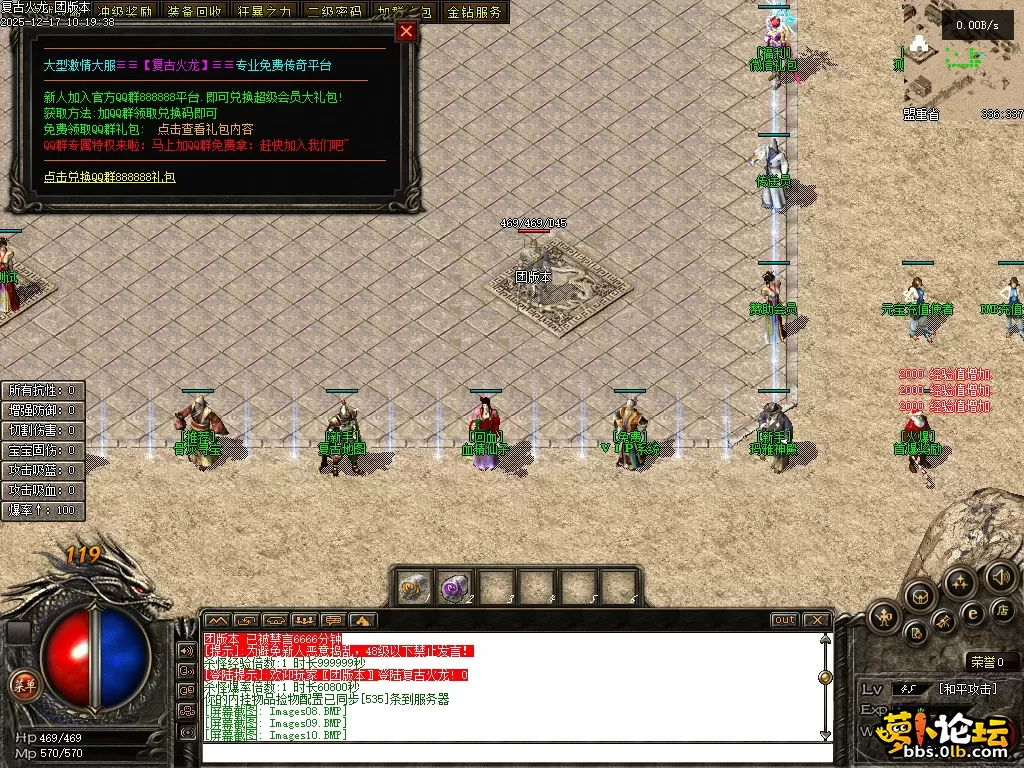This screenshot has height=768, width=1024.
Task: Toggle sound with the speaker icon
Action: point(1000,576)
